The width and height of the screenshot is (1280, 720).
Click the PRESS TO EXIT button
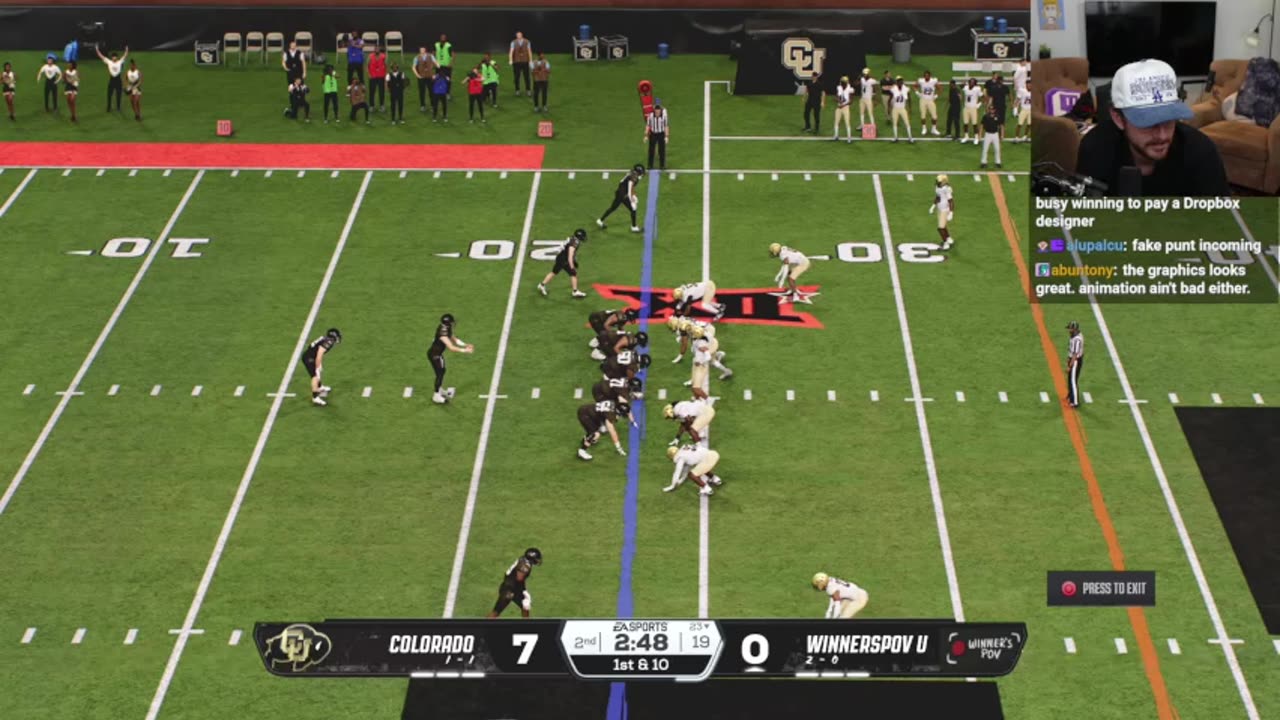click(x=1101, y=588)
